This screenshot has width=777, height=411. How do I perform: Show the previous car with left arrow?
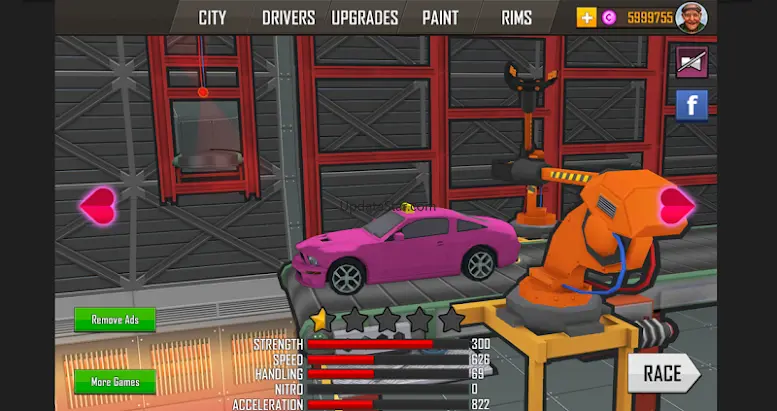(98, 206)
